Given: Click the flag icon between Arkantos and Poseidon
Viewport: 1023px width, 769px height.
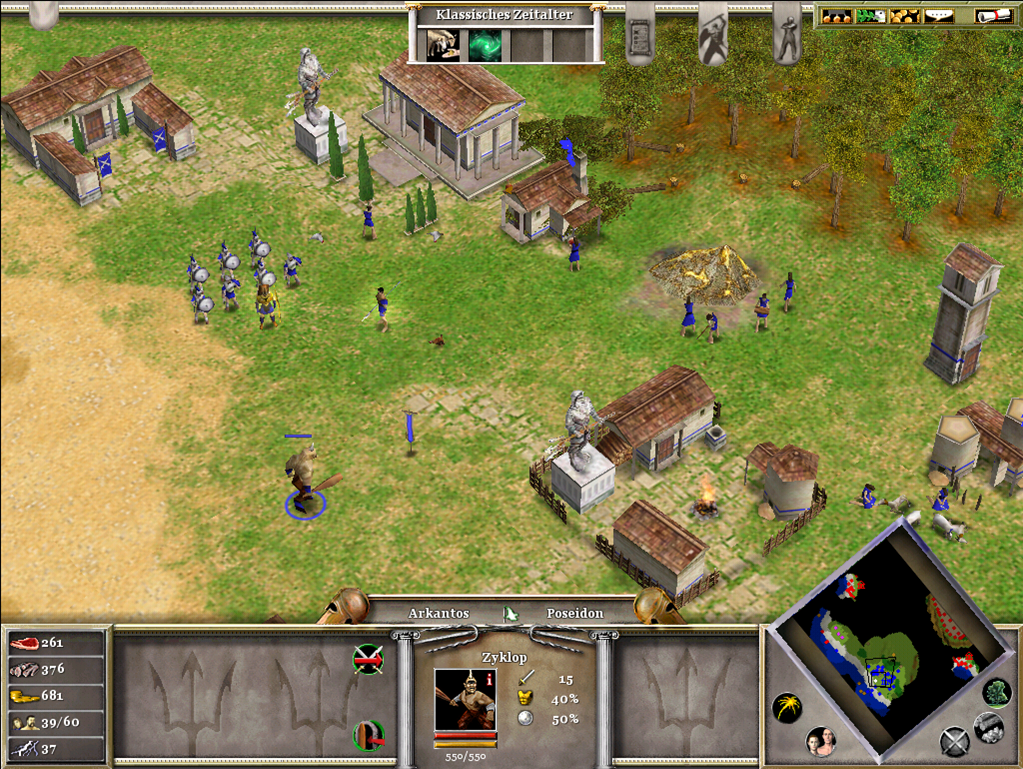Looking at the screenshot, I should click(508, 612).
